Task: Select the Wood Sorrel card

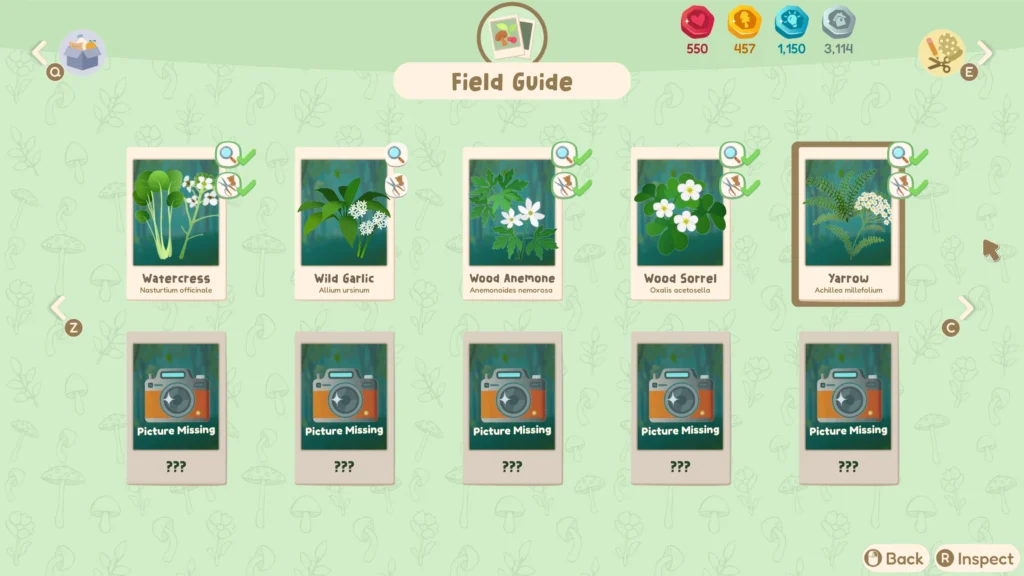Action: (680, 225)
